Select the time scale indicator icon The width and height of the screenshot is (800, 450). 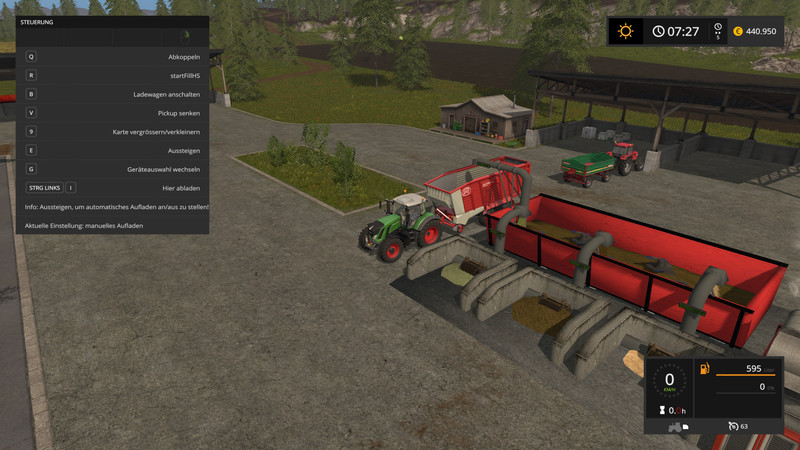click(716, 28)
